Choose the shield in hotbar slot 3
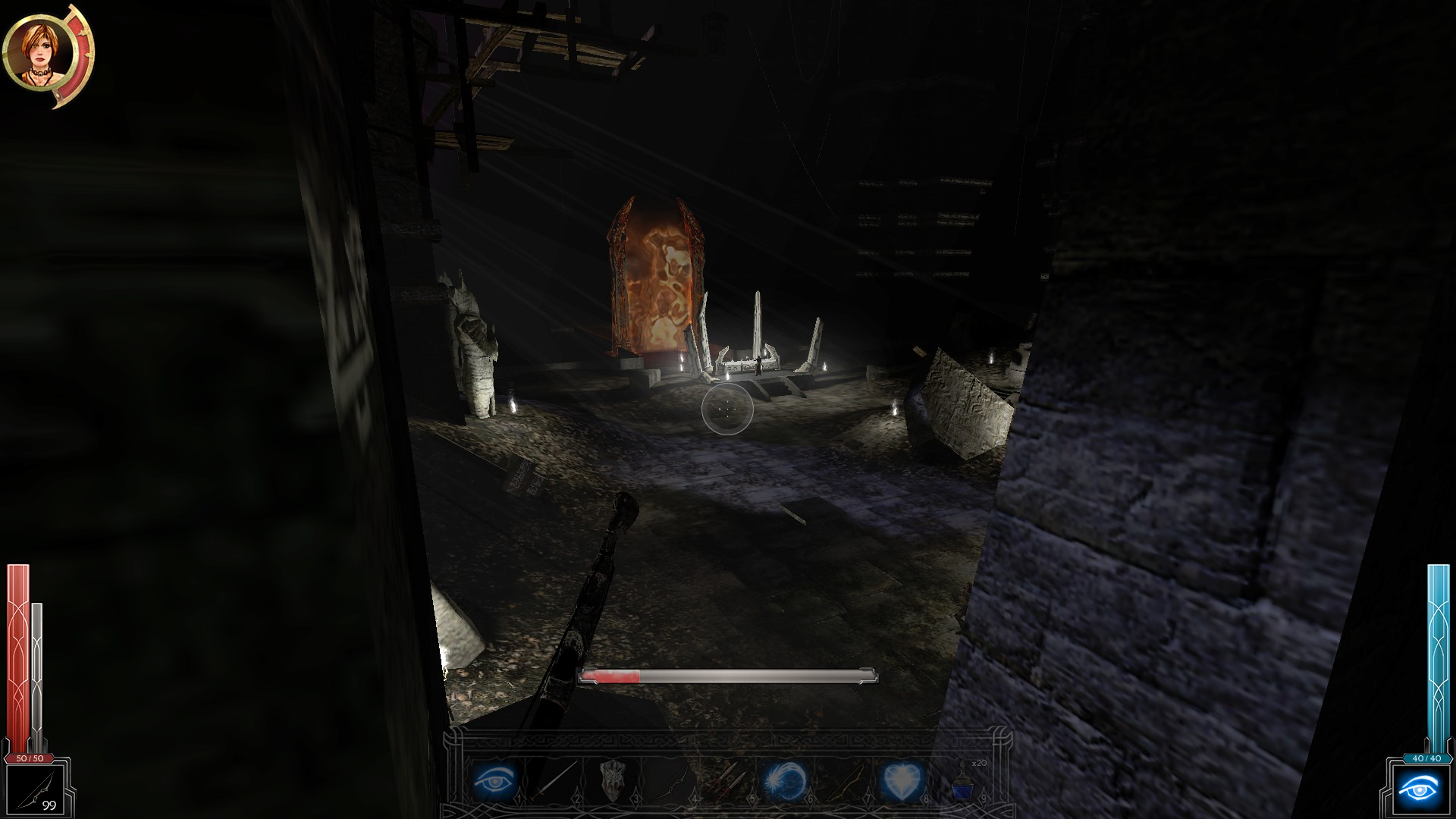Viewport: 1456px width, 819px height. coord(613,780)
